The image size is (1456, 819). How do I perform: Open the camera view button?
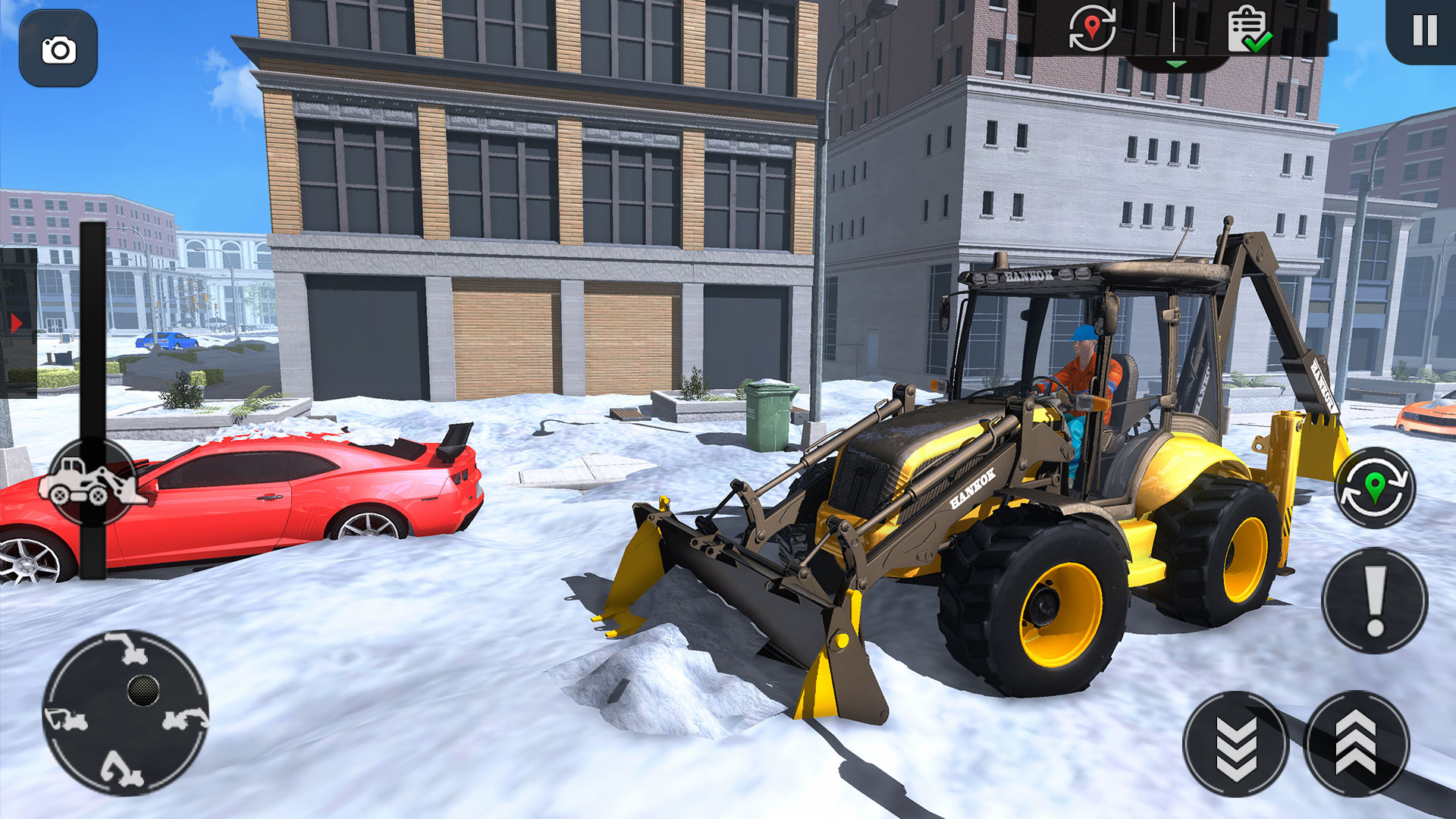tap(58, 49)
